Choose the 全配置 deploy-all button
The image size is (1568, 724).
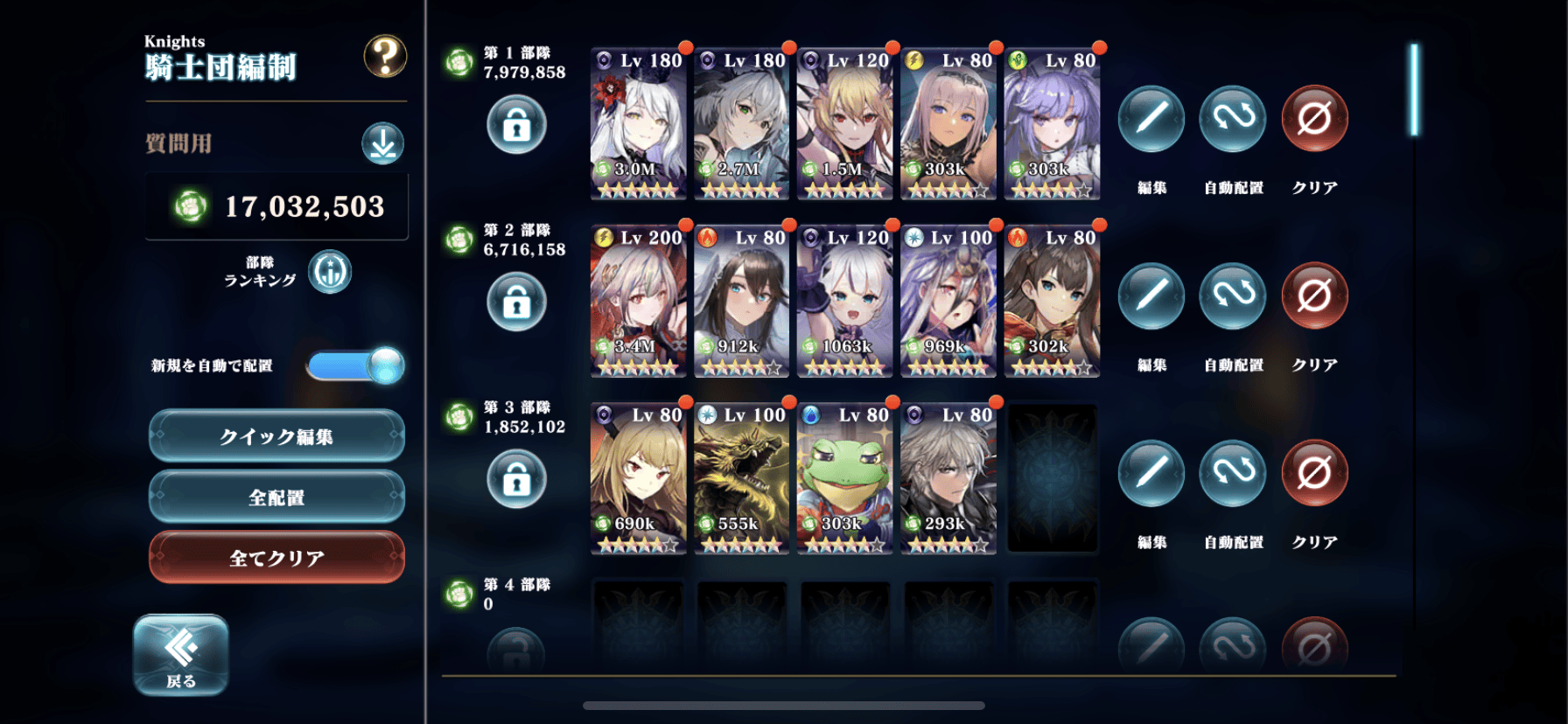coord(276,497)
